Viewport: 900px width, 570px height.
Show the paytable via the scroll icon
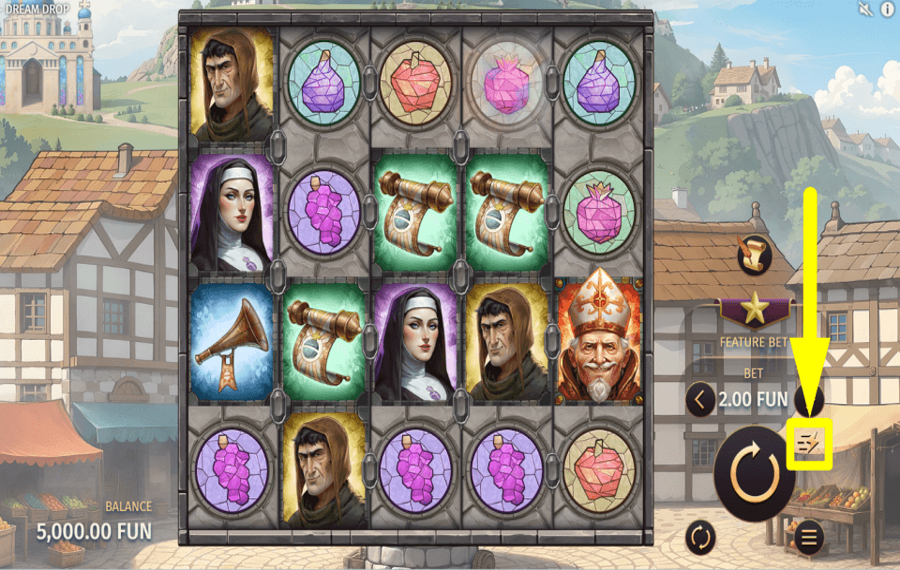pos(753,254)
